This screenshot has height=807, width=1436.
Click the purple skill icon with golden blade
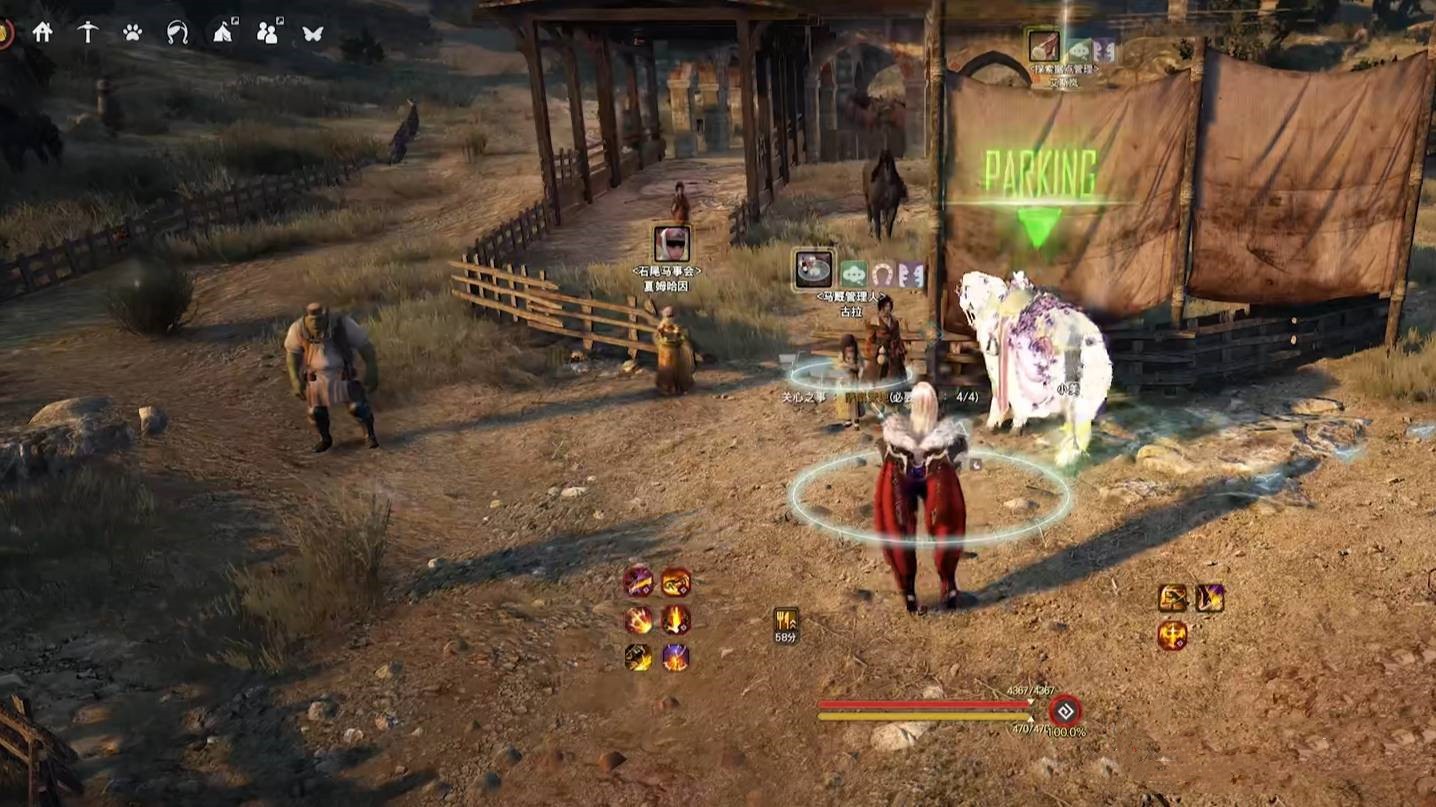[638, 581]
